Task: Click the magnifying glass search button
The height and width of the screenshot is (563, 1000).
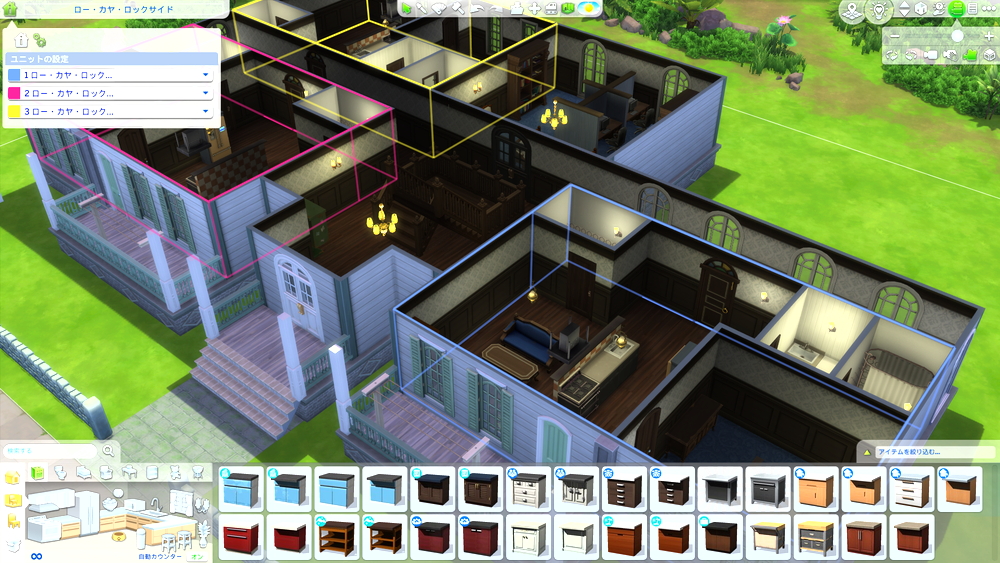Action: pos(108,451)
